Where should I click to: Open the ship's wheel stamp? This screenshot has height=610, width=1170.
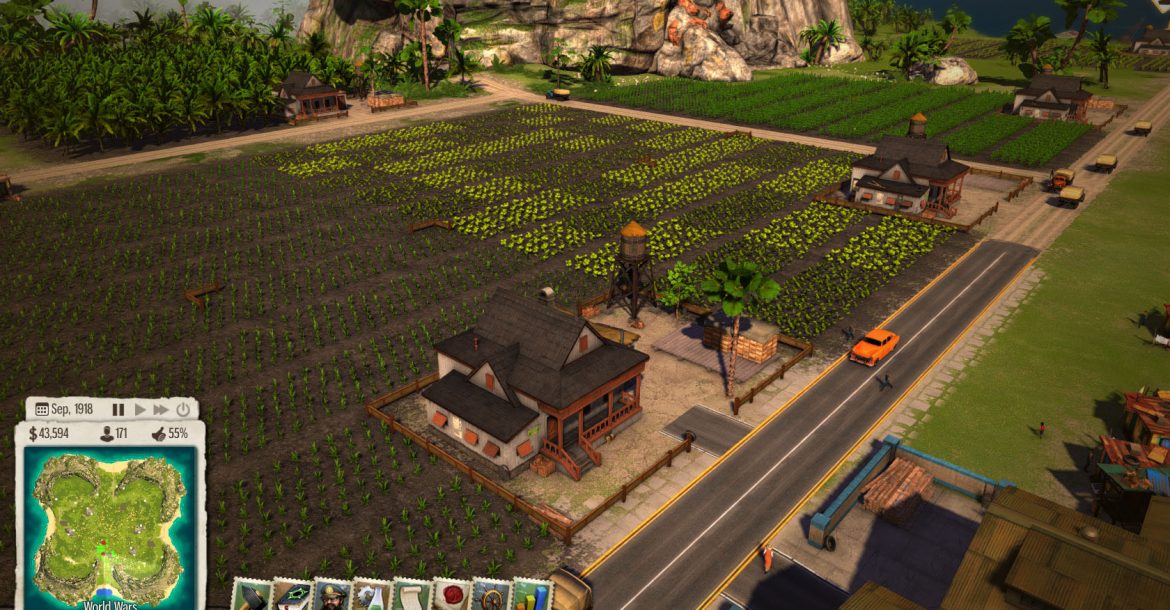[x=491, y=596]
